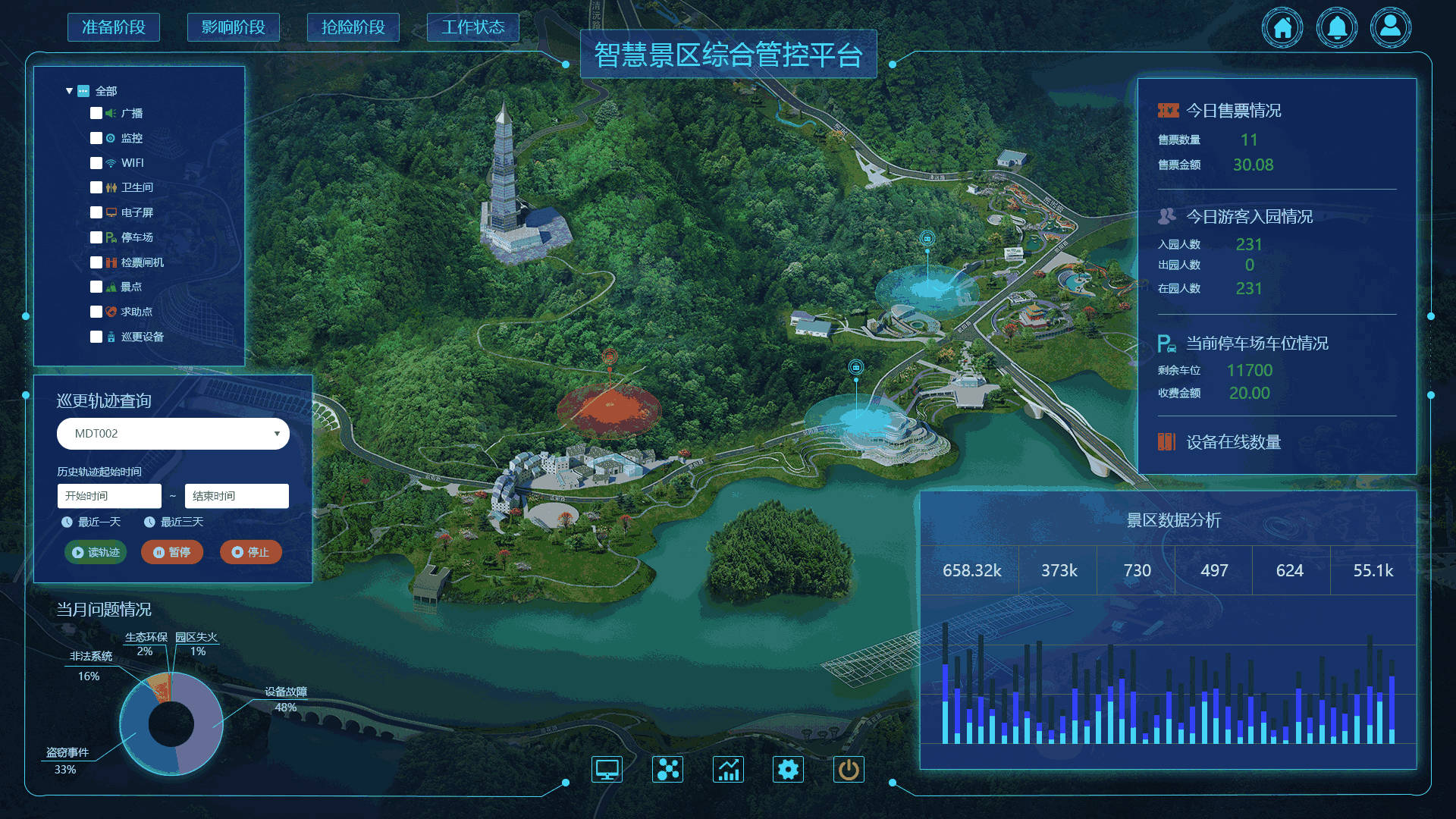Image resolution: width=1456 pixels, height=819 pixels.
Task: Open the notification bell icon
Action: point(1336,27)
